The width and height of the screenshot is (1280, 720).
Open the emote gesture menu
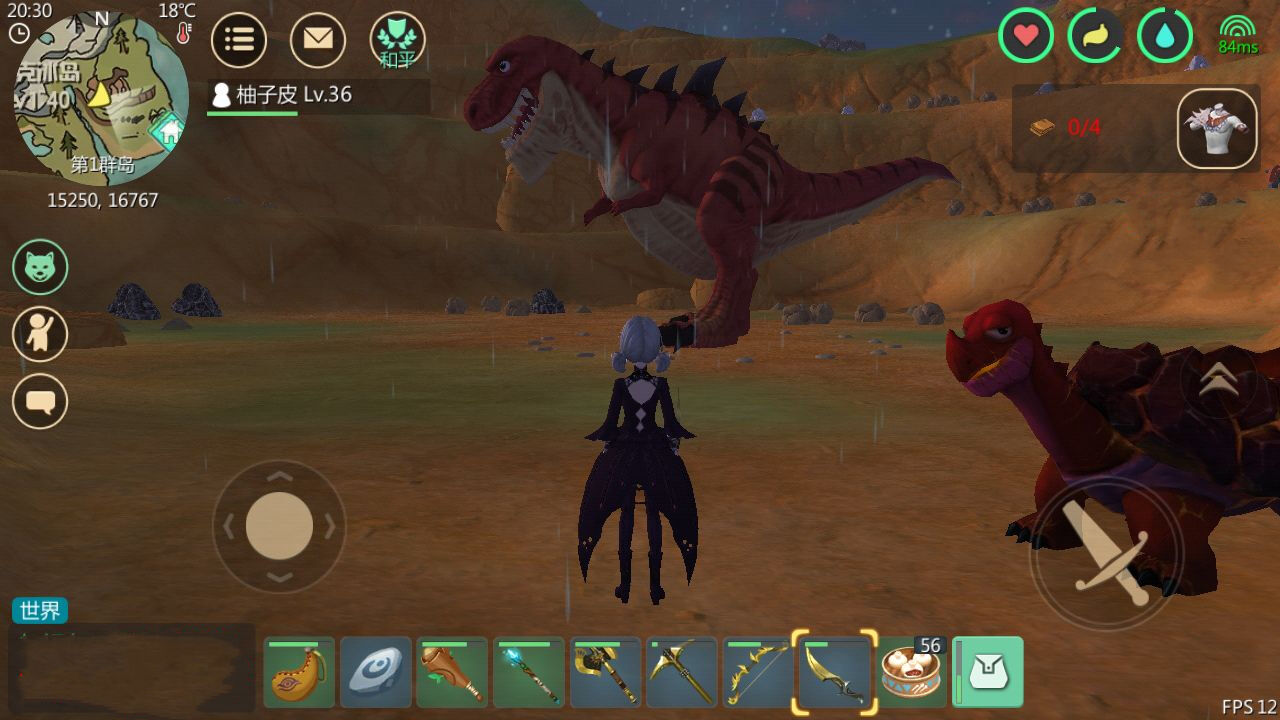40,334
